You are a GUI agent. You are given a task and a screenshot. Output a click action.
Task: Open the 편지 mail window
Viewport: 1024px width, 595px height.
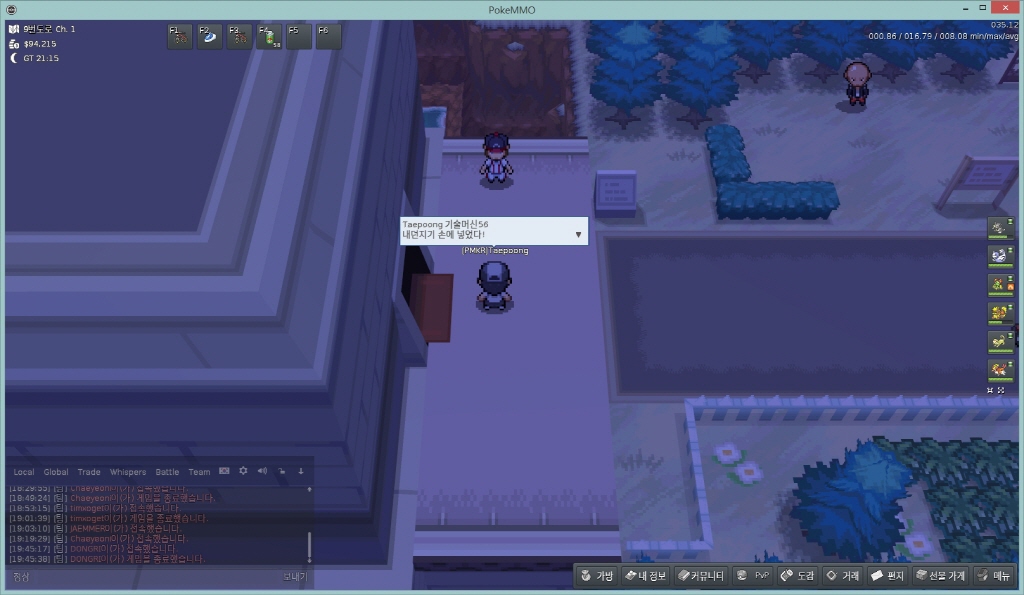click(887, 576)
